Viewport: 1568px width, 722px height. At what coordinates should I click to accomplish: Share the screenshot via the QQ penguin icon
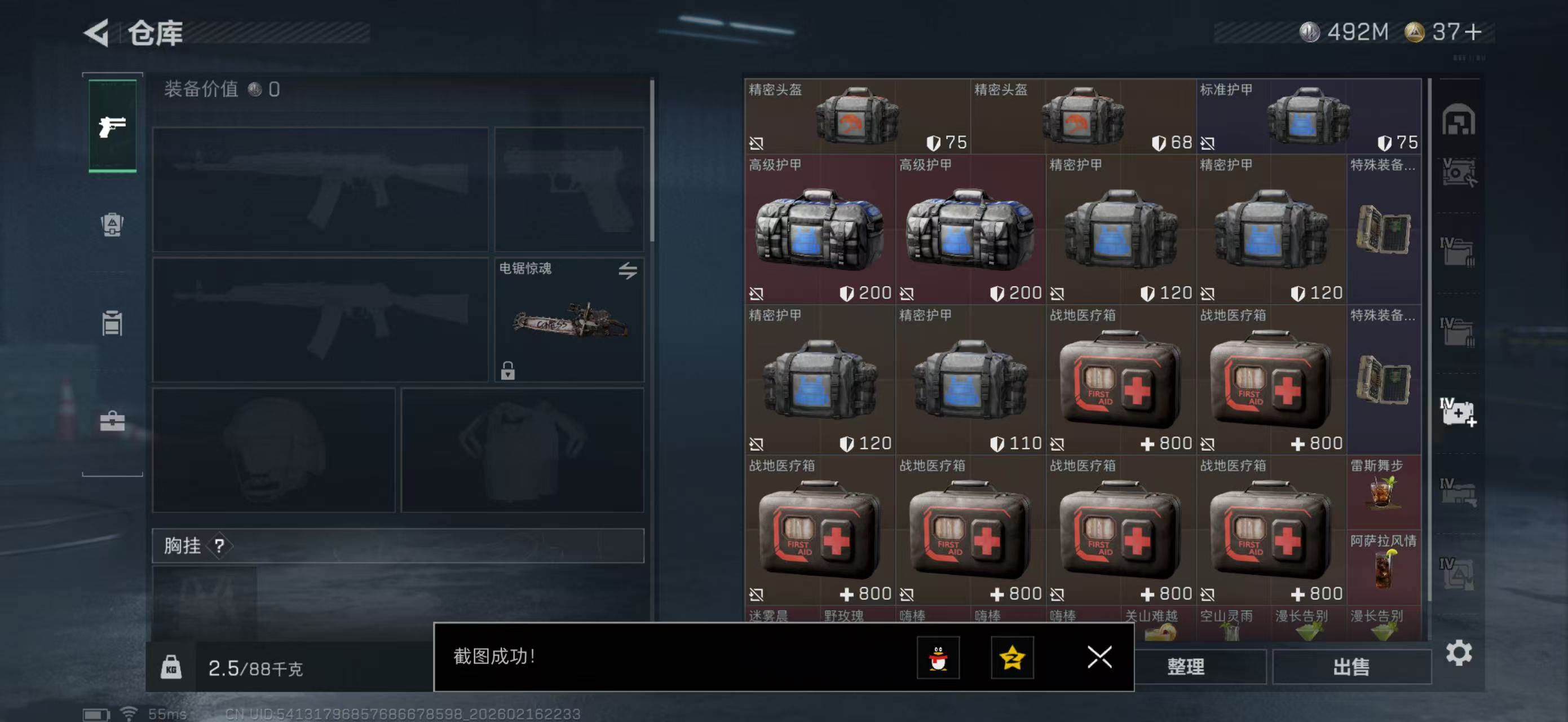tap(939, 658)
